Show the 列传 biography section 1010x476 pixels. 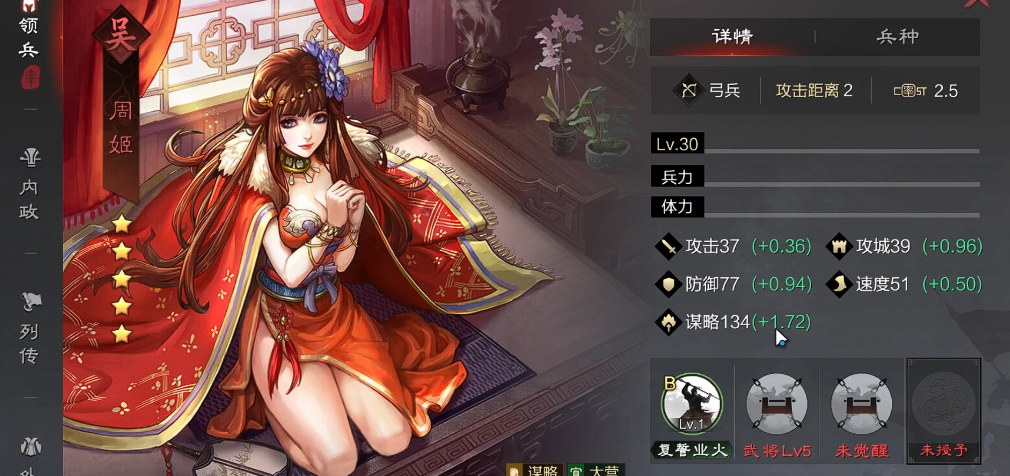31,327
